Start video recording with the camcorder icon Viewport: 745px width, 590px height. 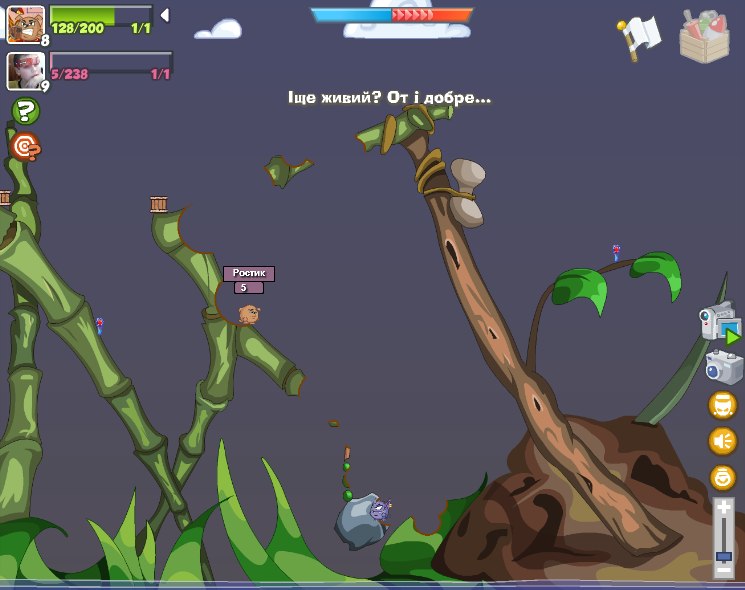point(720,324)
